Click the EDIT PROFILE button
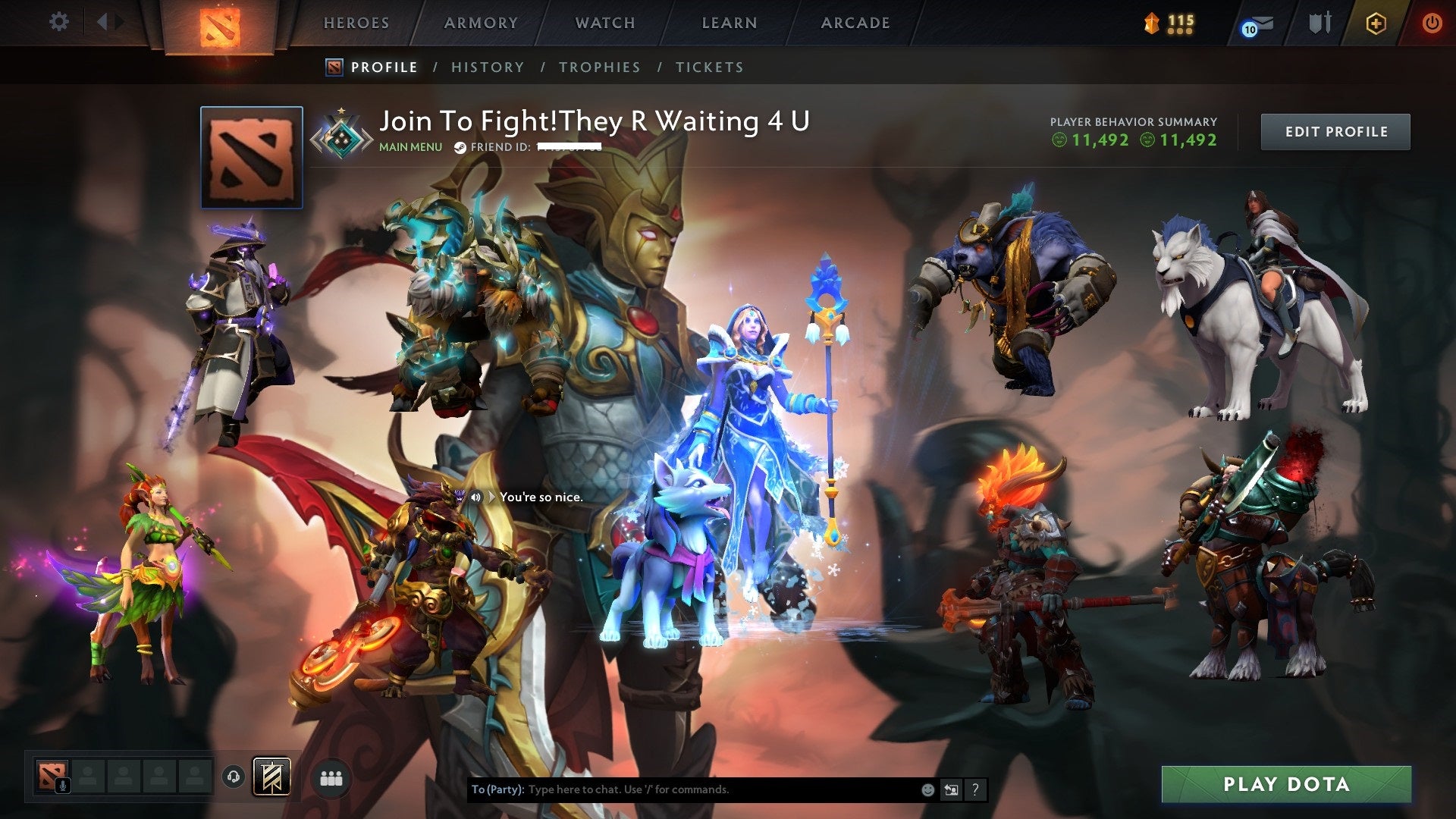Viewport: 1456px width, 819px height. click(x=1335, y=130)
